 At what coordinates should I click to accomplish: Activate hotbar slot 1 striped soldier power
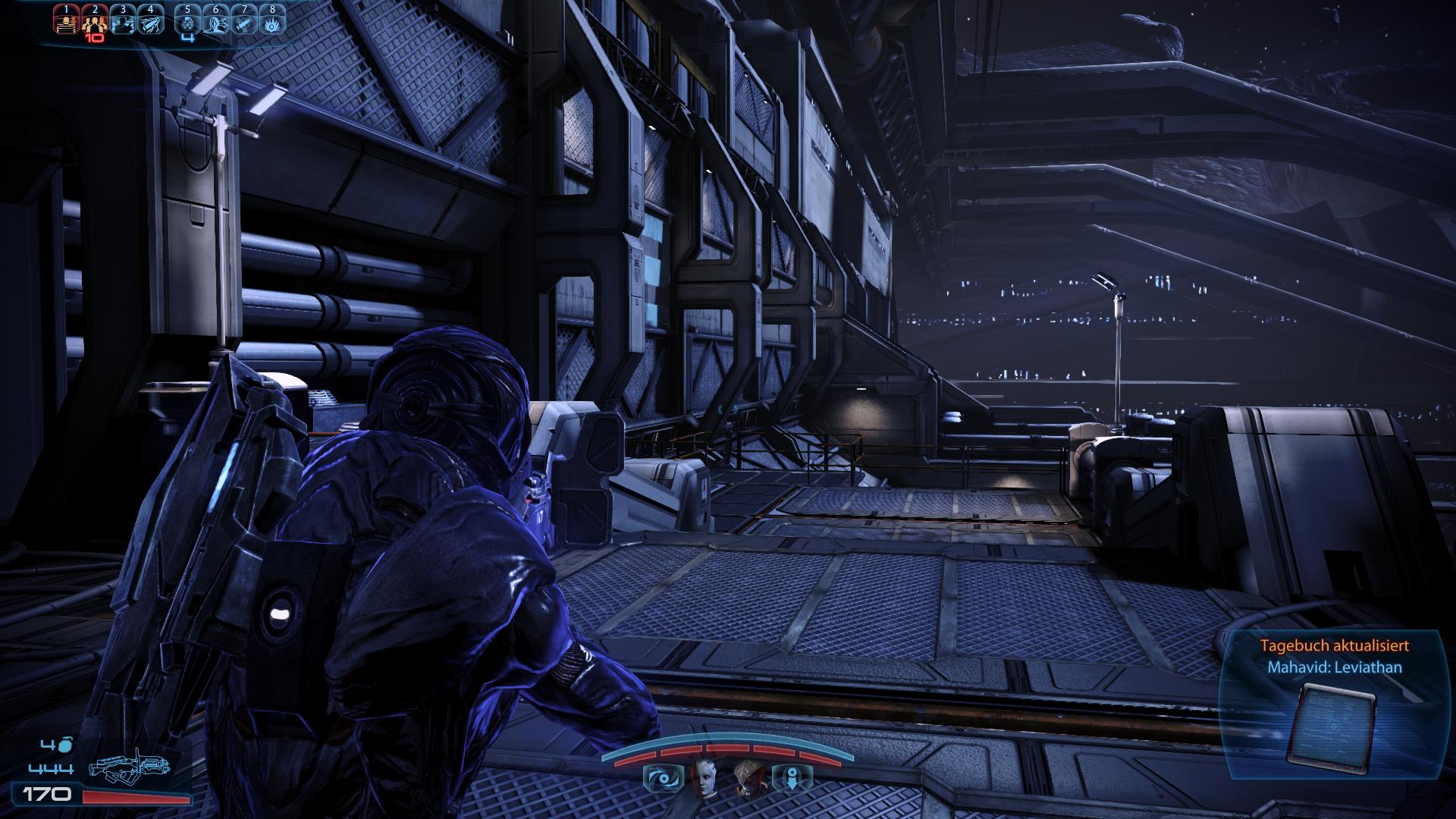click(66, 23)
